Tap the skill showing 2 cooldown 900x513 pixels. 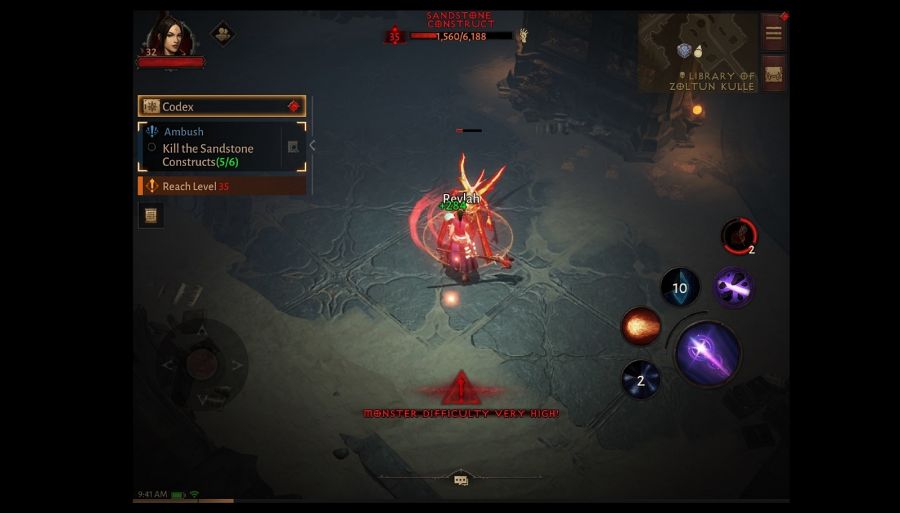click(x=641, y=380)
